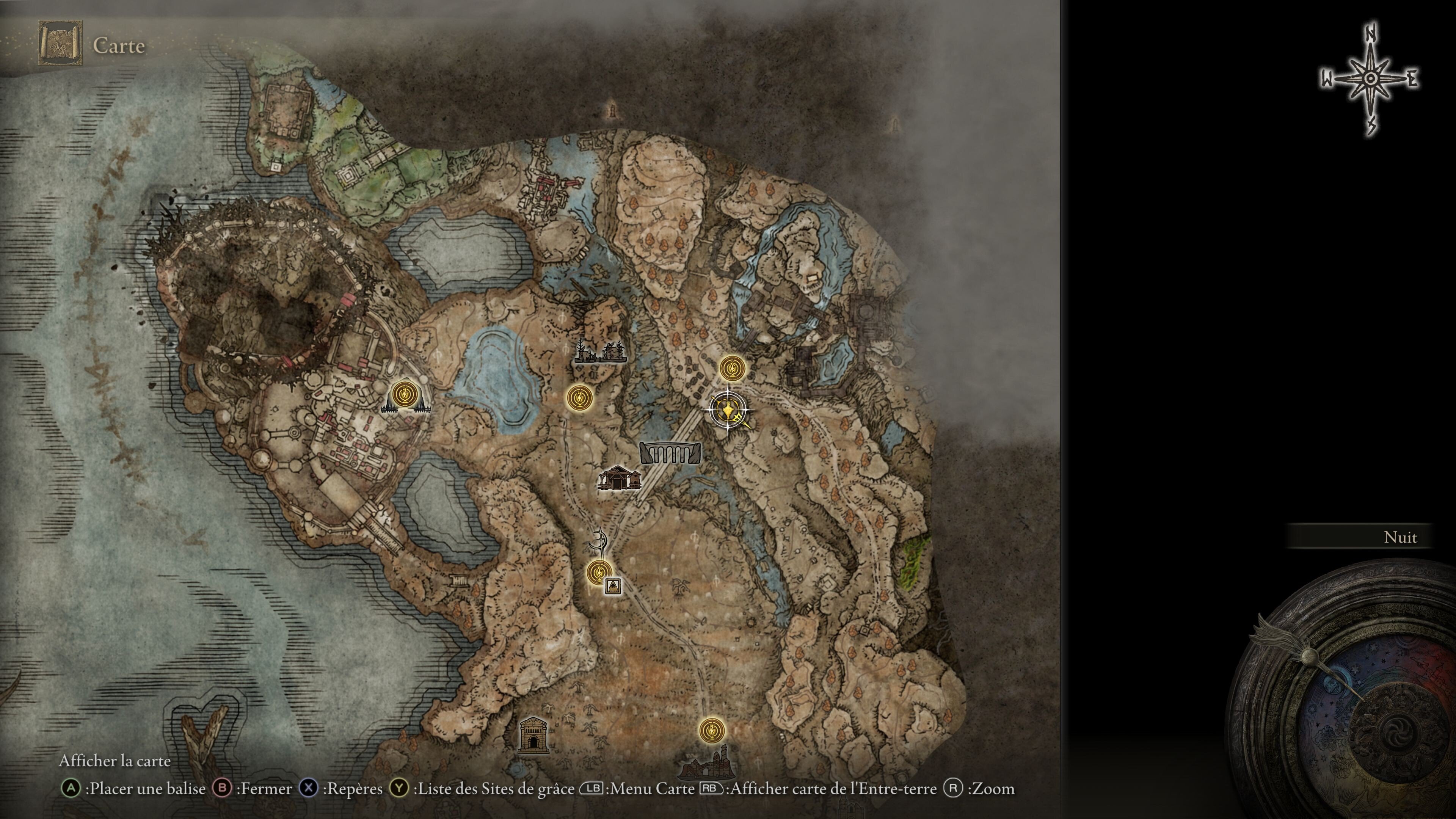Select the grace site at the walled city gate
This screenshot has height=819, width=1456.
point(404,394)
